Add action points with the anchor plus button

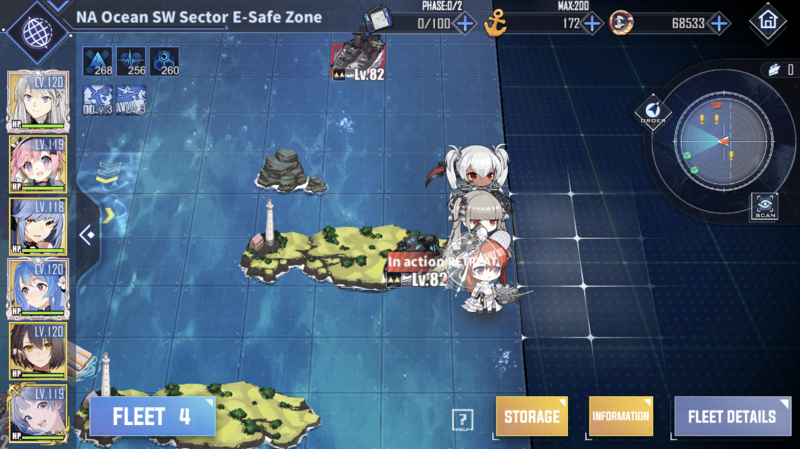click(x=592, y=23)
